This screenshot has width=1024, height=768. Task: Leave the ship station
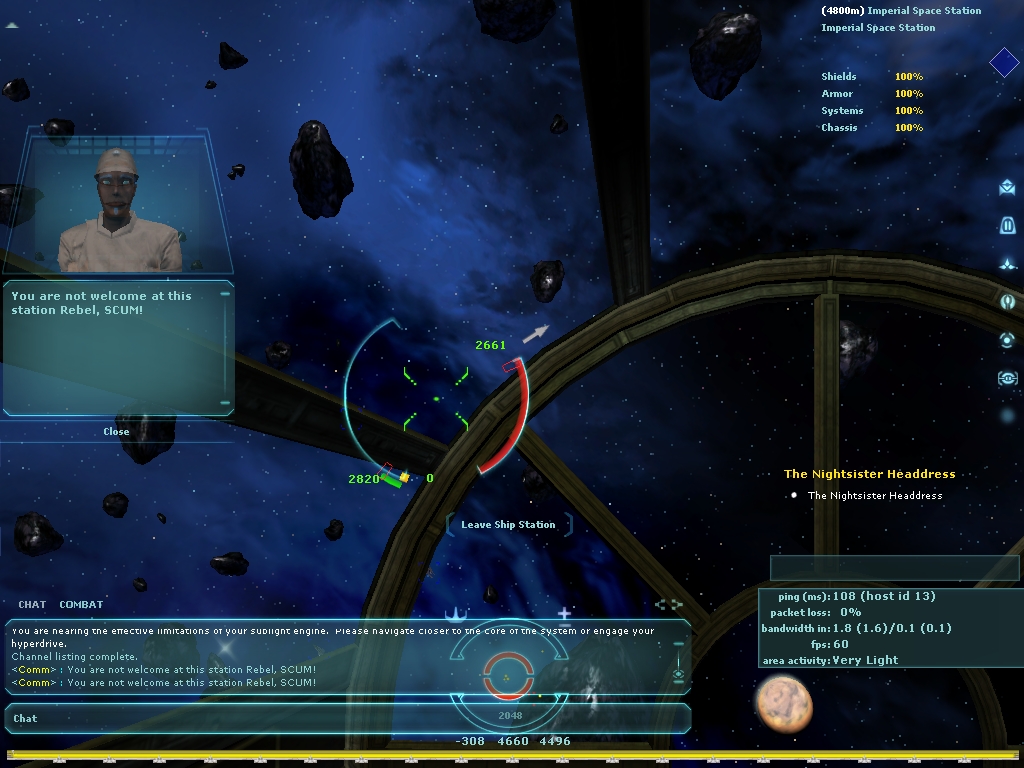point(508,525)
